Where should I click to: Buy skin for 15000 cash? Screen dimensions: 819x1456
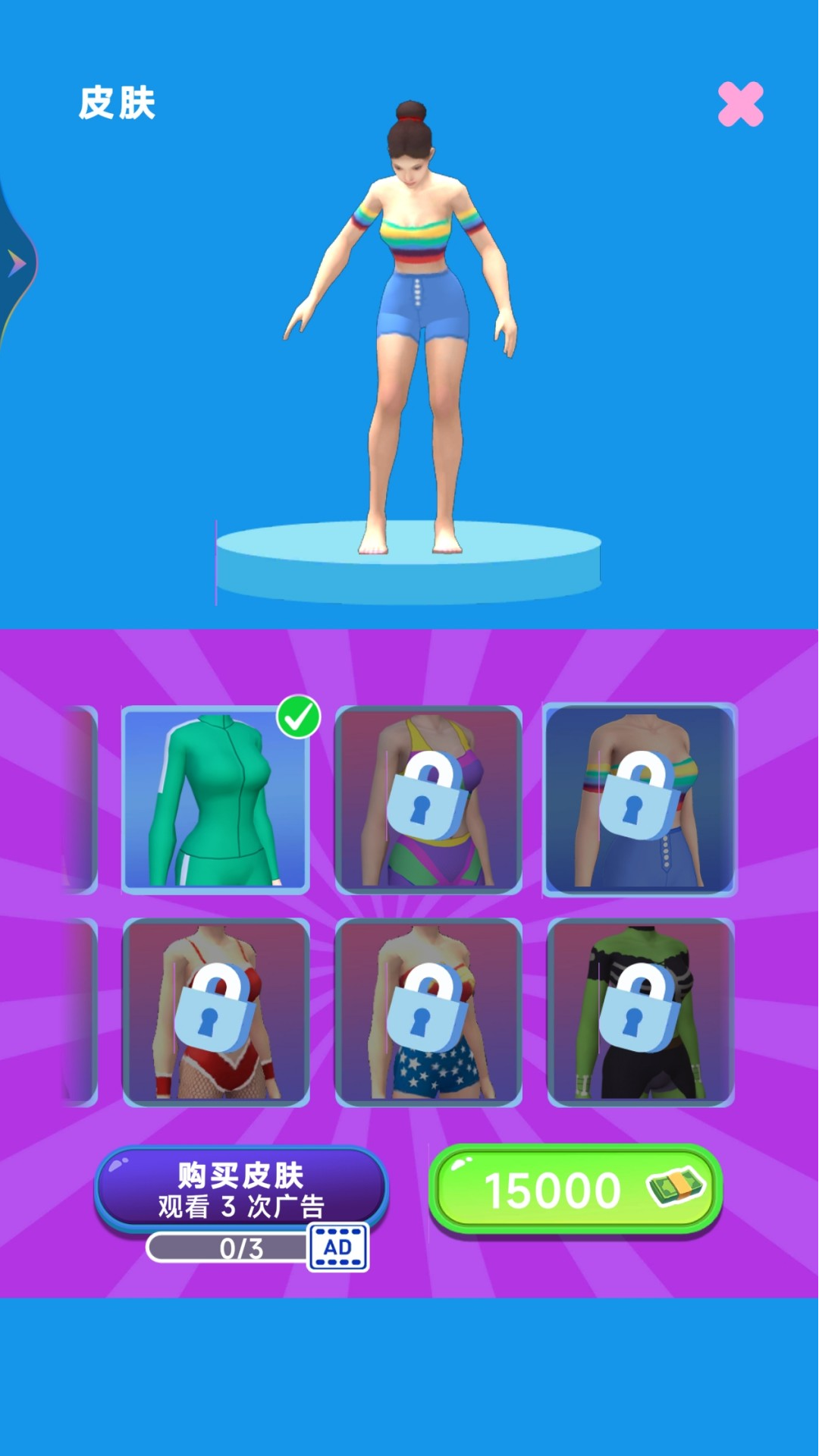click(575, 1189)
